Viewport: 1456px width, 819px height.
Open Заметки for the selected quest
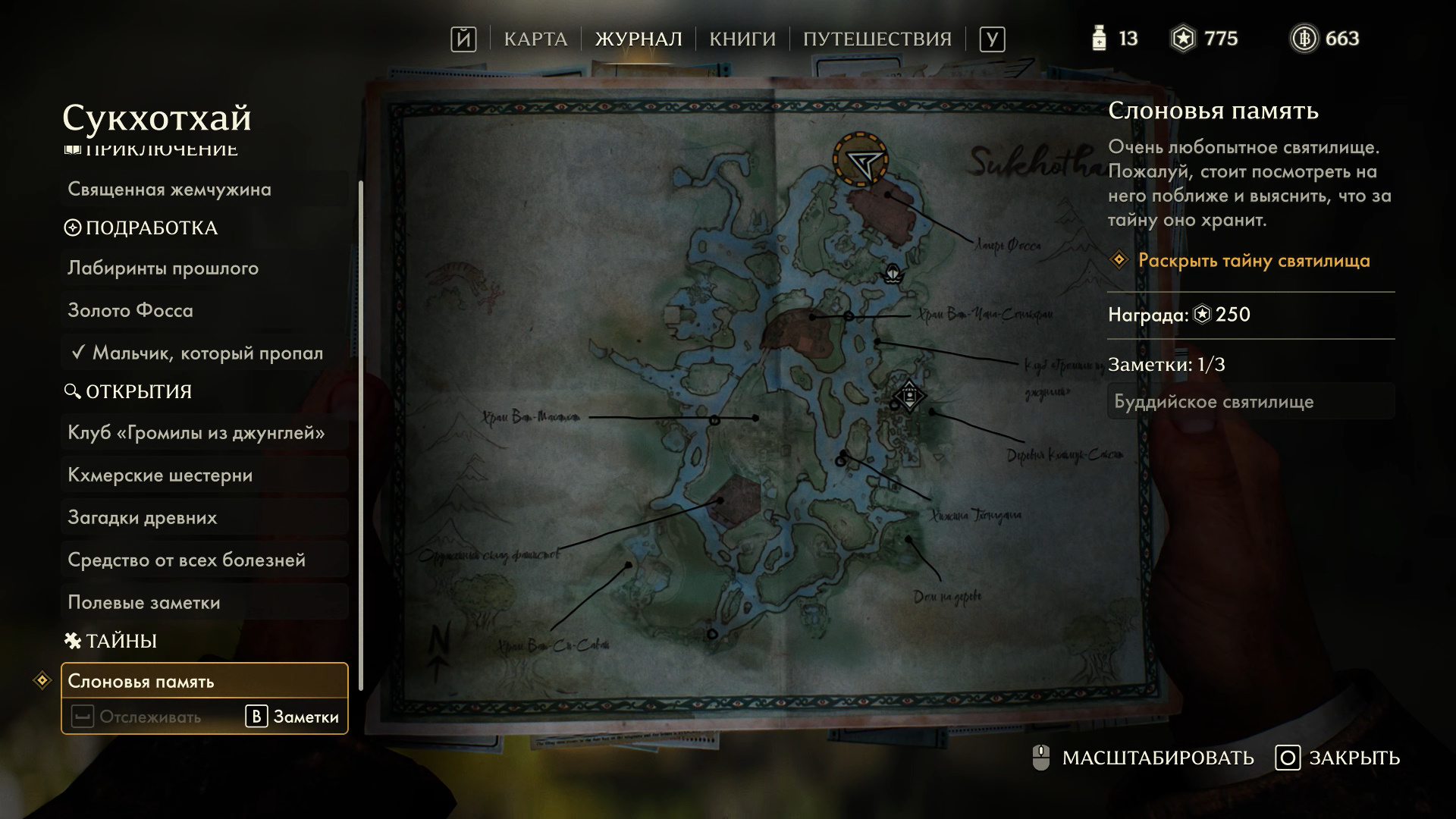point(293,717)
